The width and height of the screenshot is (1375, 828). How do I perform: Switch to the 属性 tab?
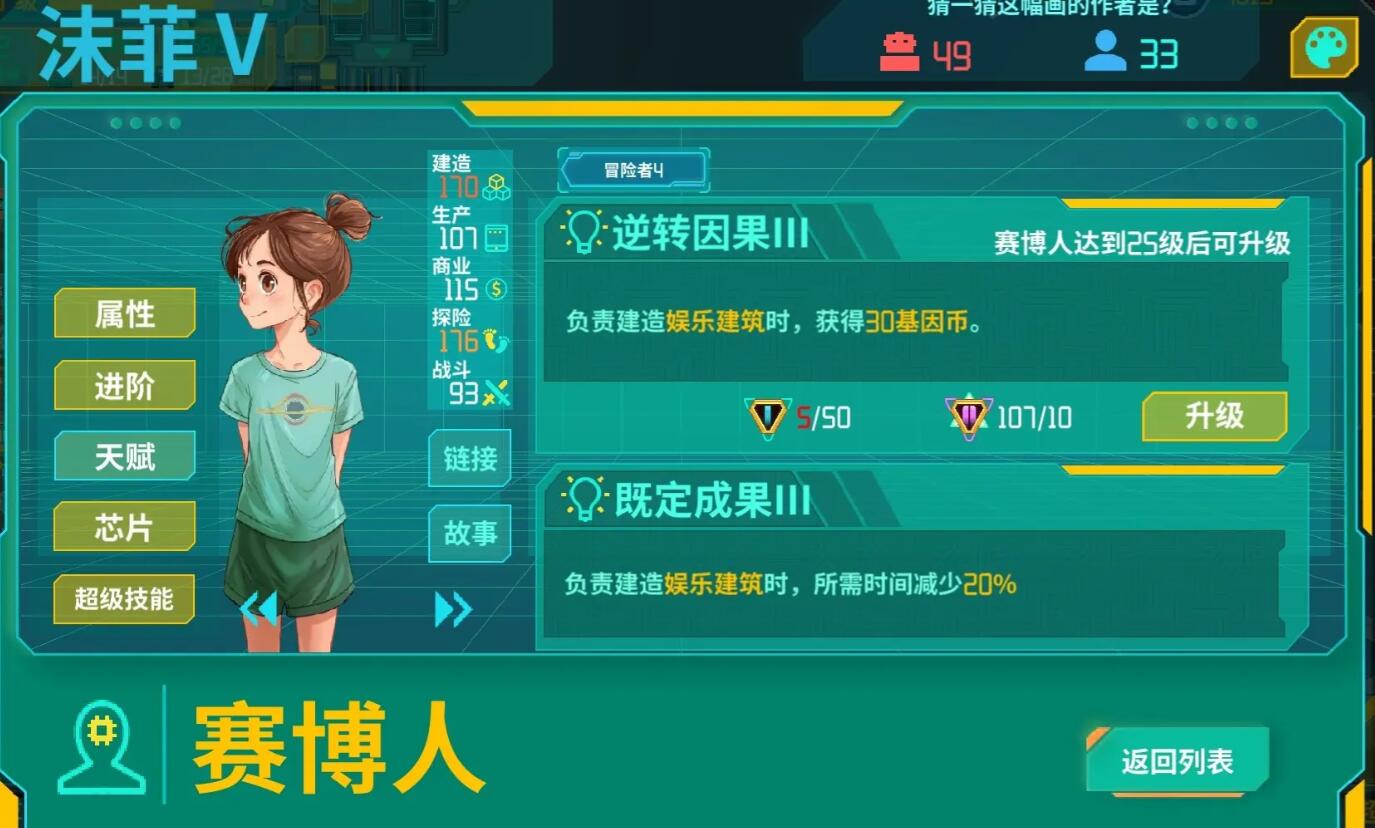tap(124, 314)
